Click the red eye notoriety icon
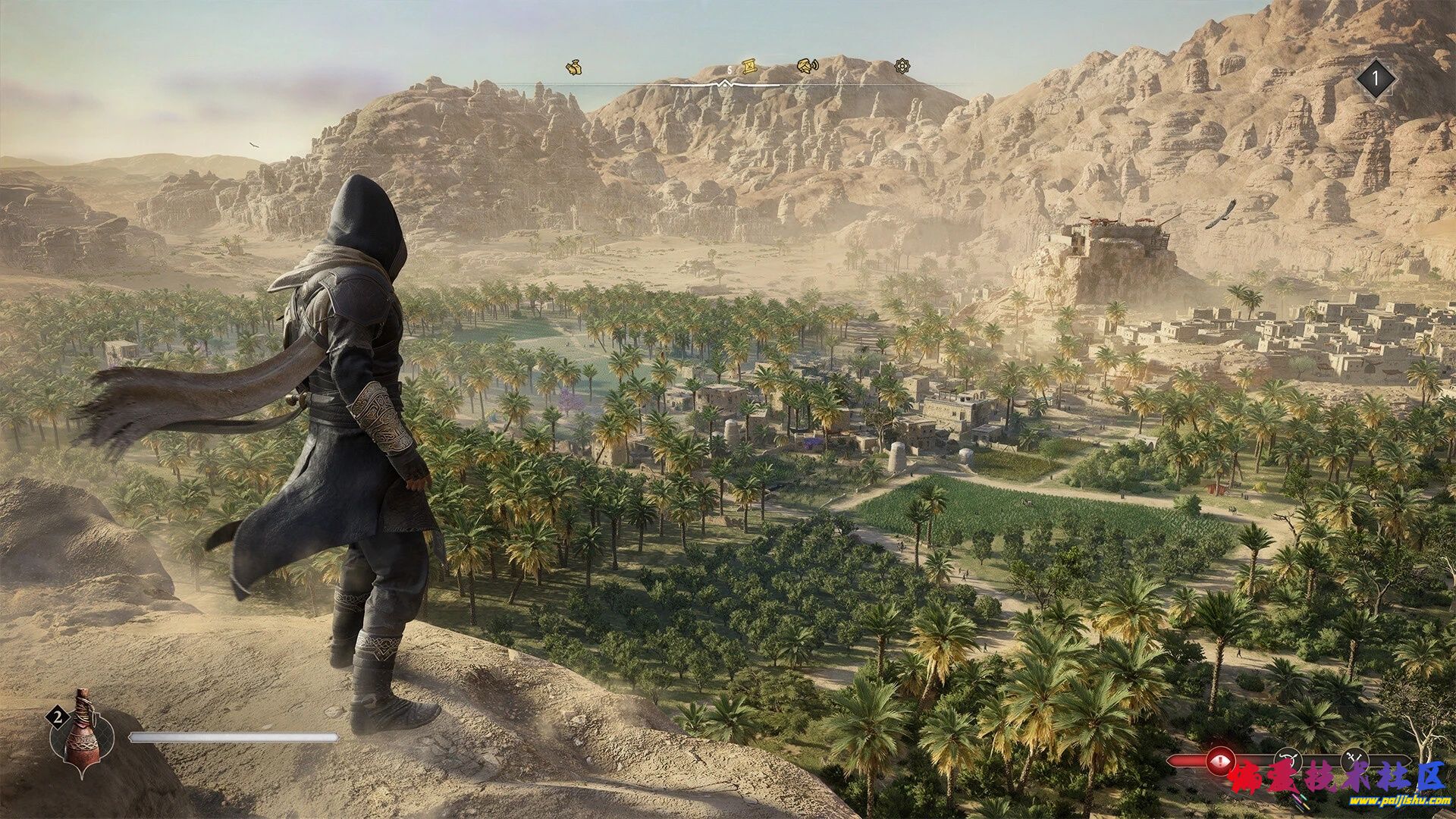The image size is (1456, 819). click(1219, 758)
